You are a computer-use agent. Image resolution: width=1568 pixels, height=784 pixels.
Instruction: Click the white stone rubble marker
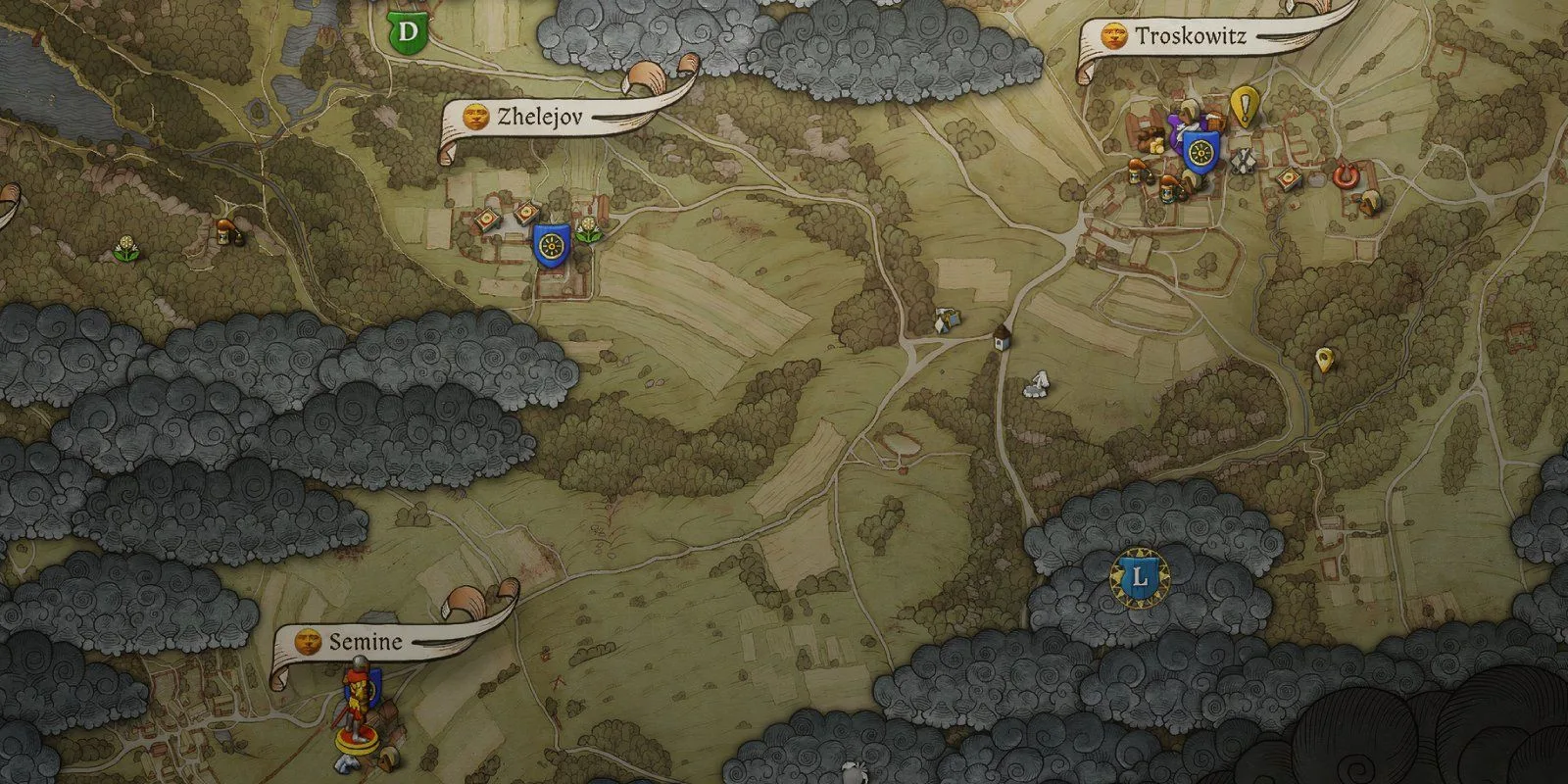tap(1037, 383)
